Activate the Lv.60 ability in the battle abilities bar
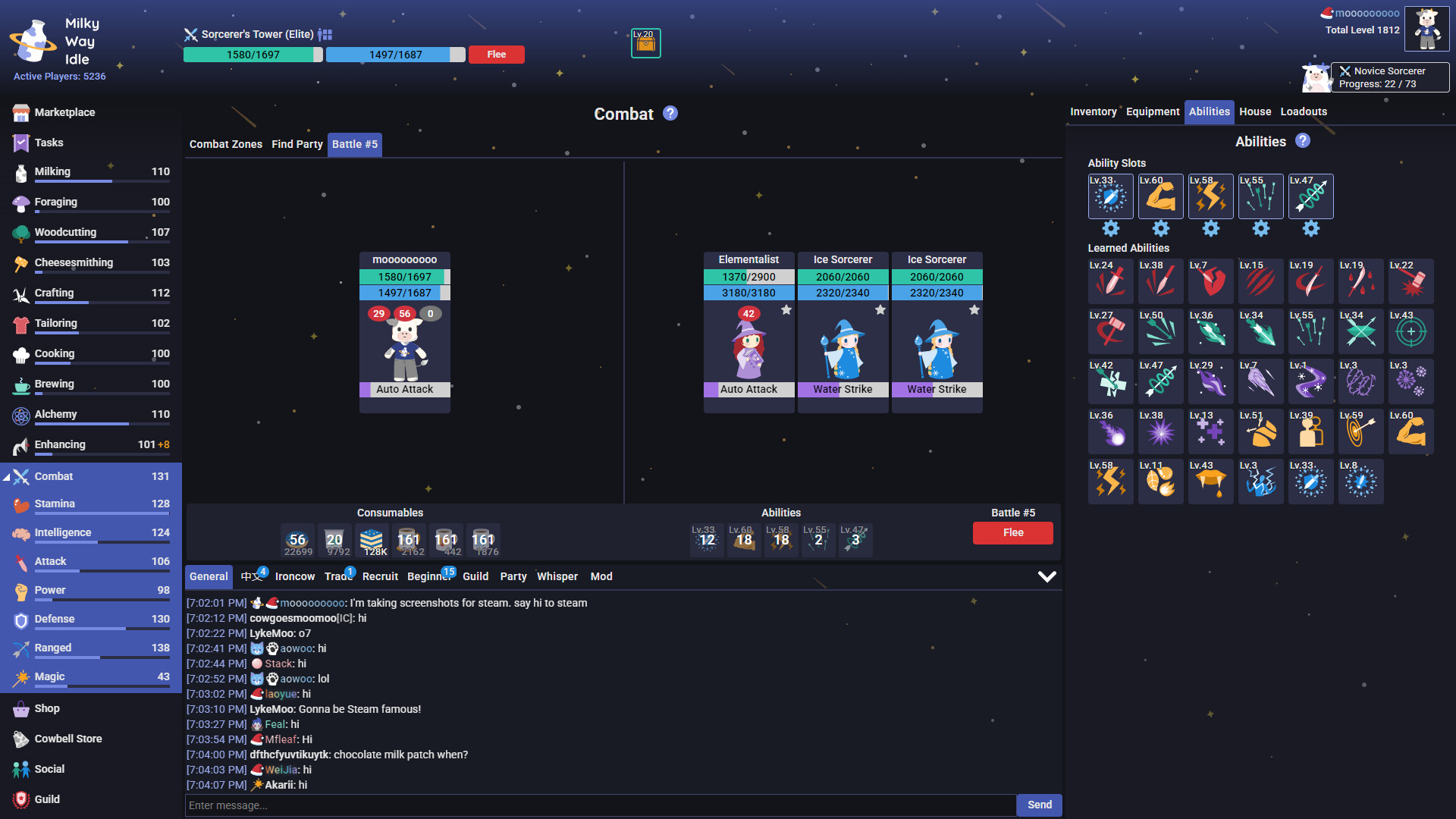 (x=743, y=539)
